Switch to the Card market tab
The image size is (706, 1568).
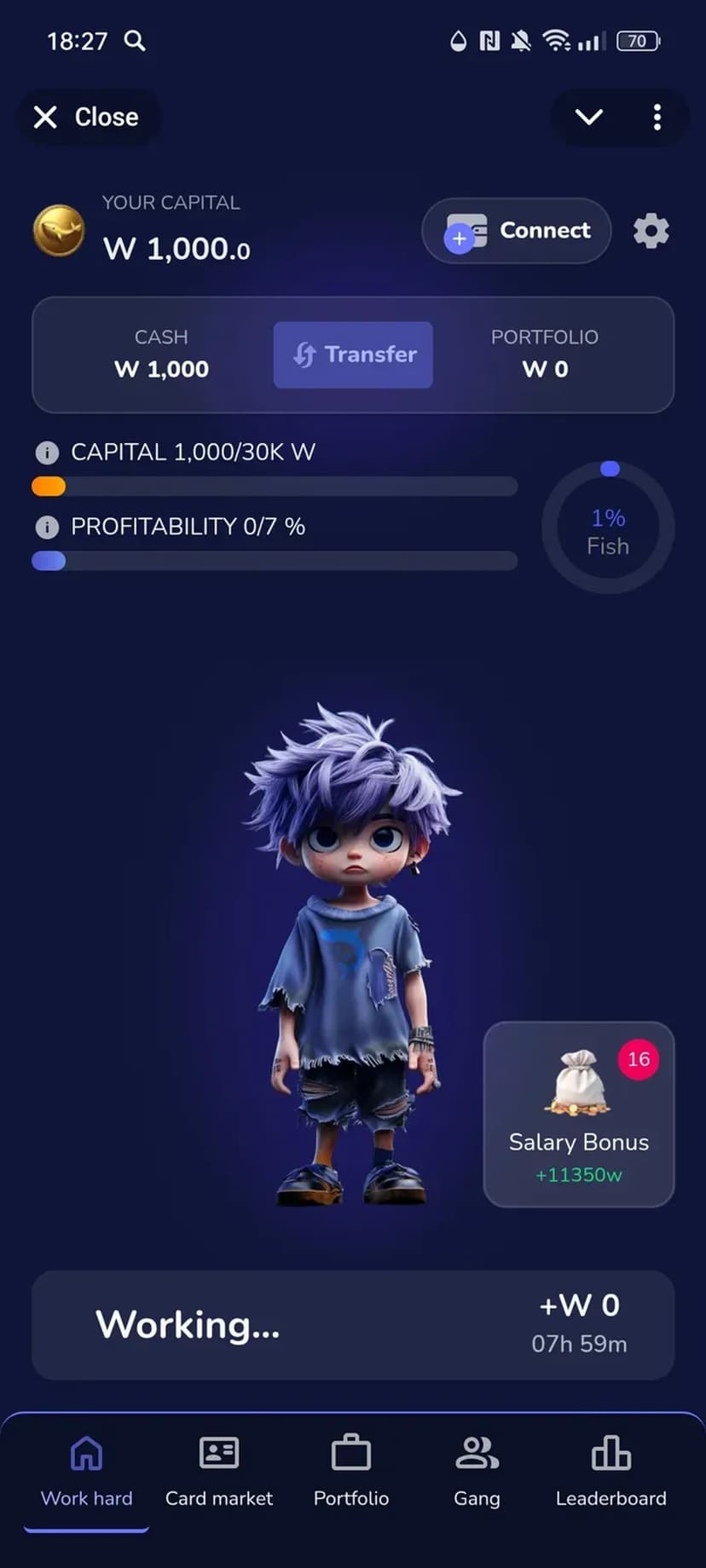click(219, 1471)
